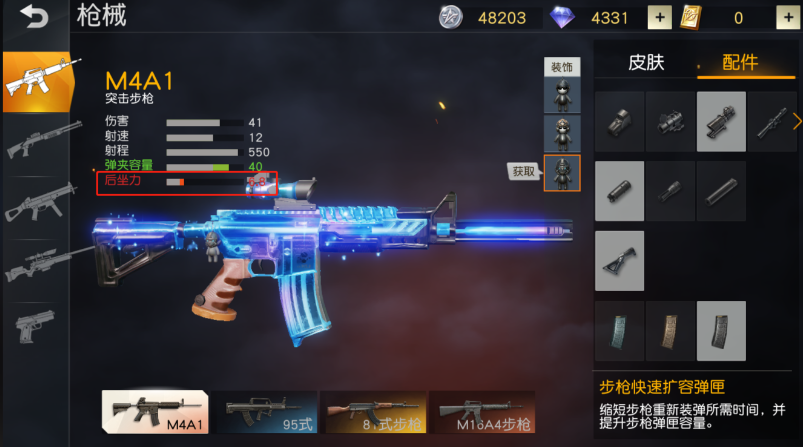This screenshot has width=803, height=447.
Task: Pick the 81式步枪 rifle card
Action: click(373, 411)
